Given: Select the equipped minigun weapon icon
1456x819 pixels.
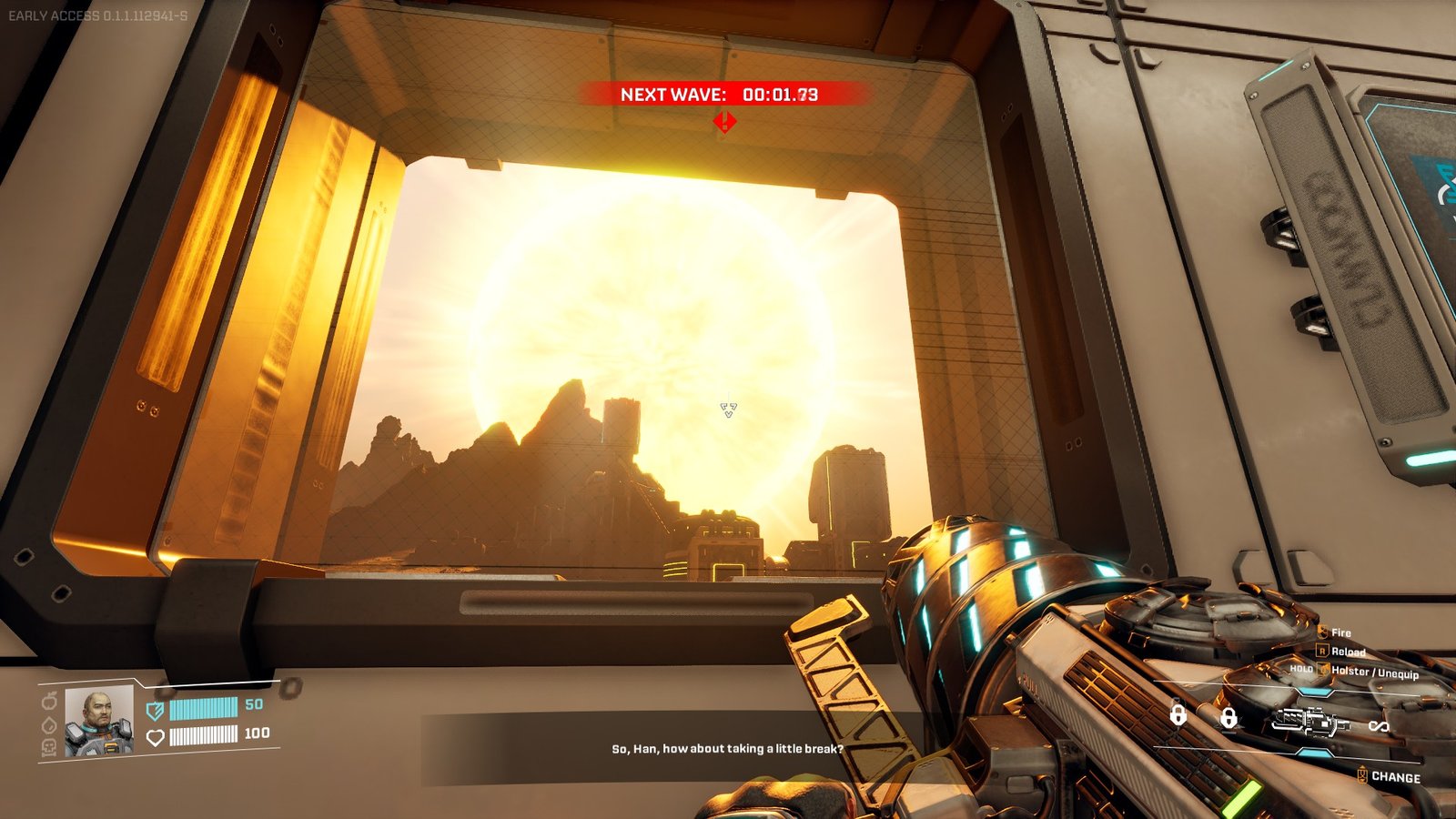Looking at the screenshot, I should pyautogui.click(x=1309, y=722).
